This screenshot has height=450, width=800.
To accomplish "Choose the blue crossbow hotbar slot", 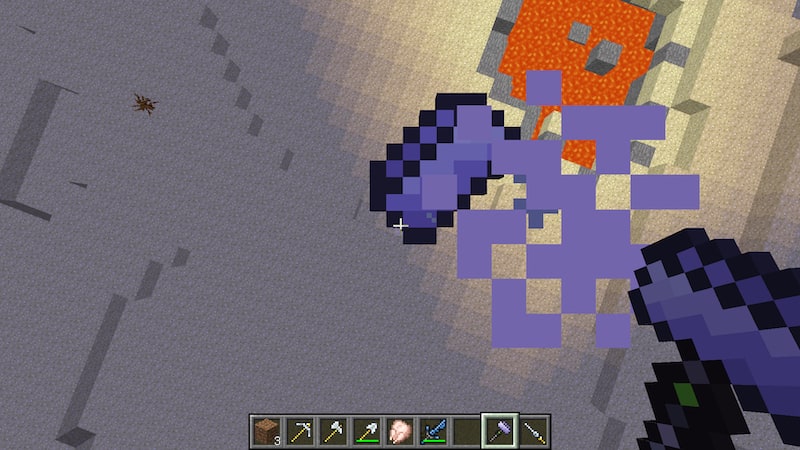I will (x=433, y=429).
